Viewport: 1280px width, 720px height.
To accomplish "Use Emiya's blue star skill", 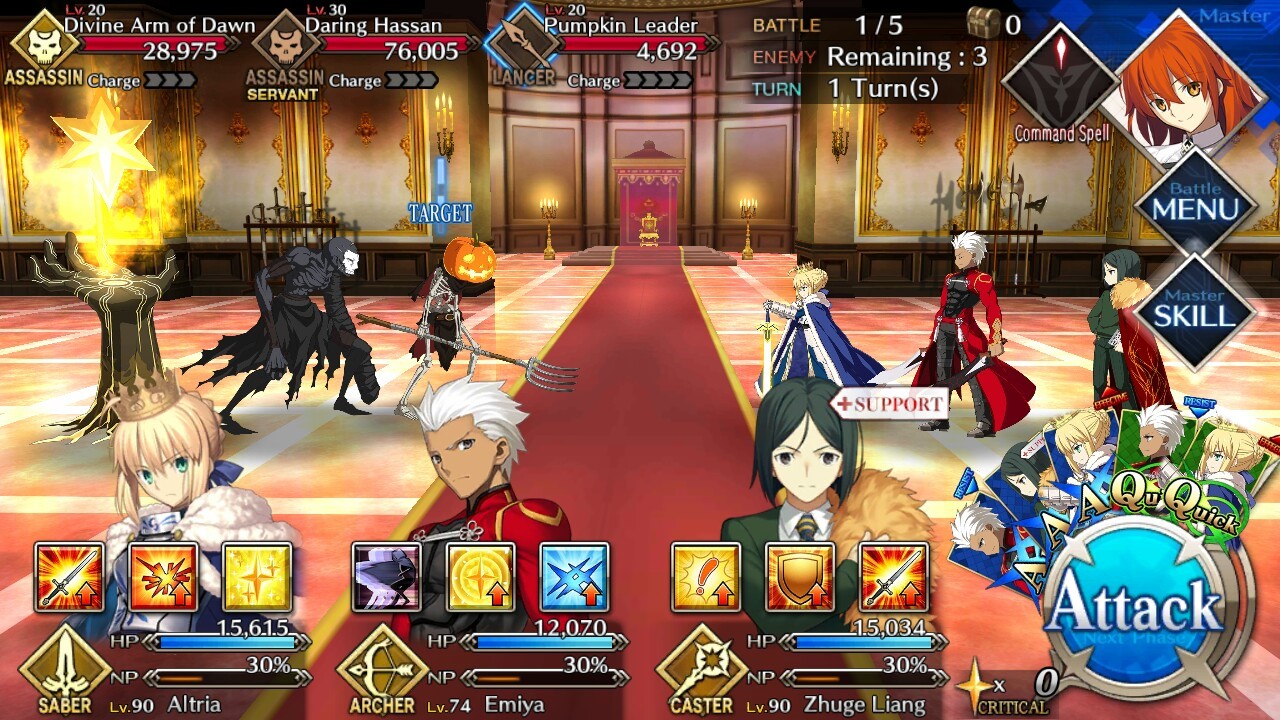I will tap(574, 577).
